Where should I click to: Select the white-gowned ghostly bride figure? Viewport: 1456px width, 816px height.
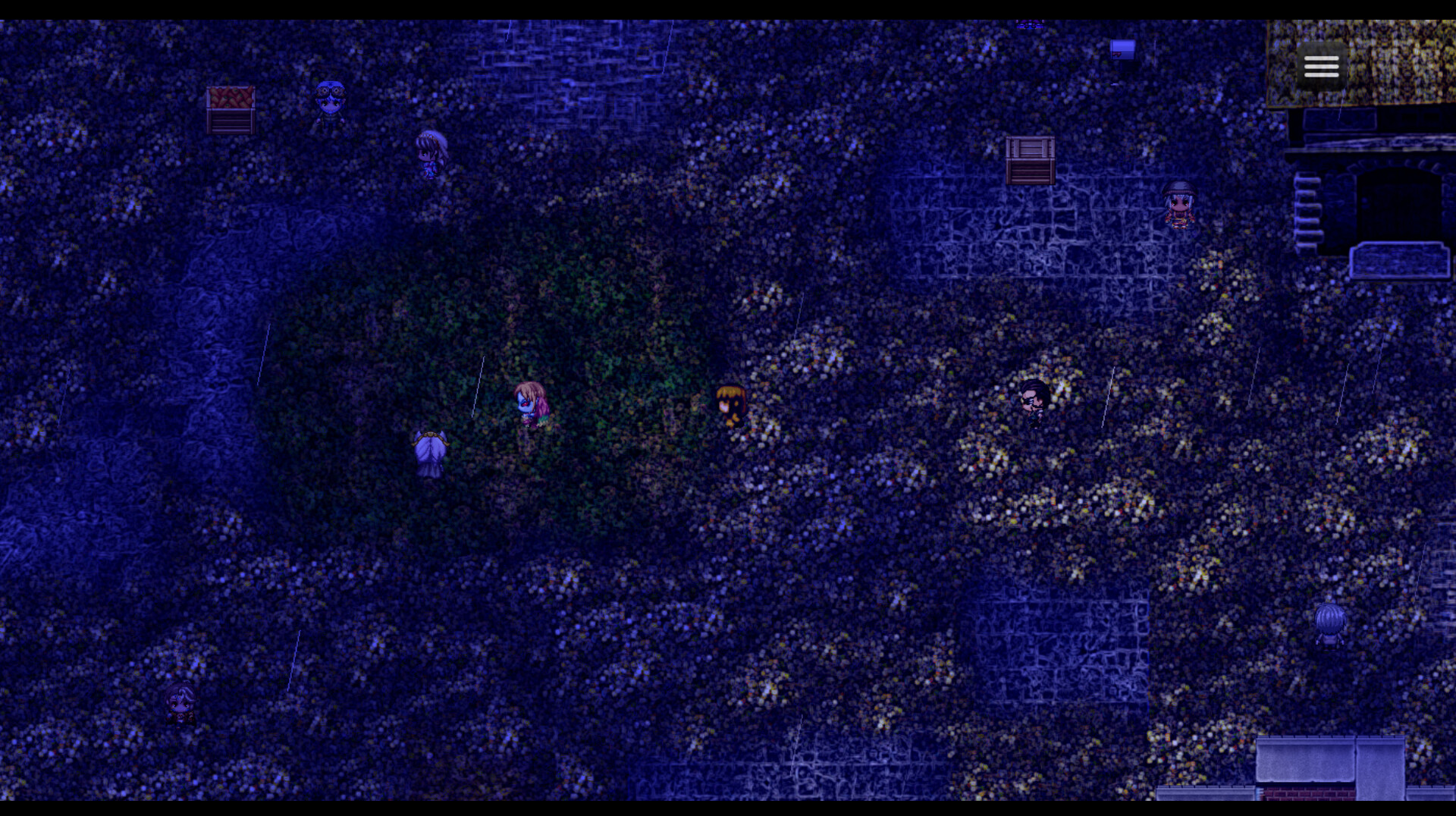pyautogui.click(x=428, y=451)
